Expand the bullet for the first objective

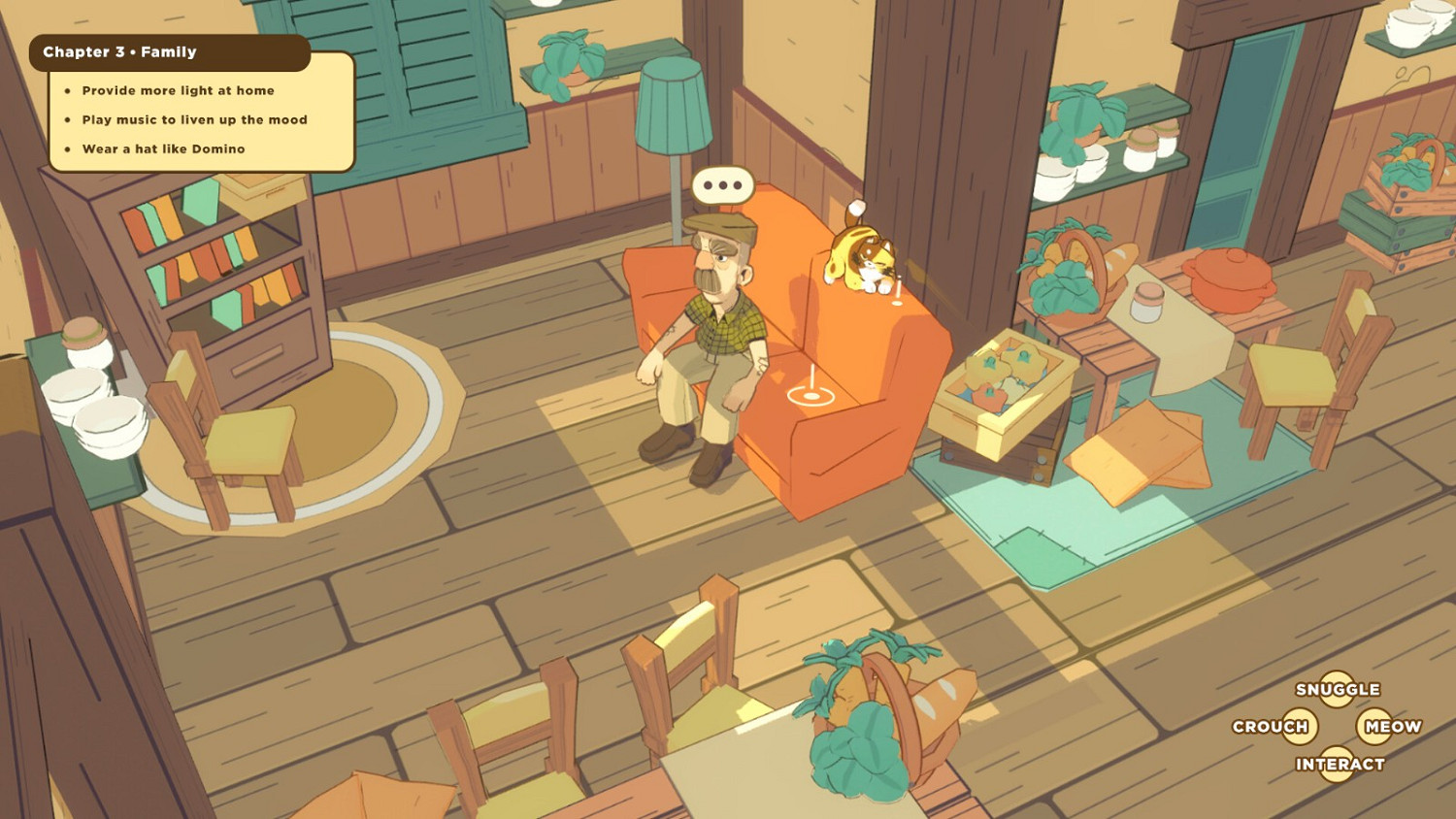click(x=67, y=90)
